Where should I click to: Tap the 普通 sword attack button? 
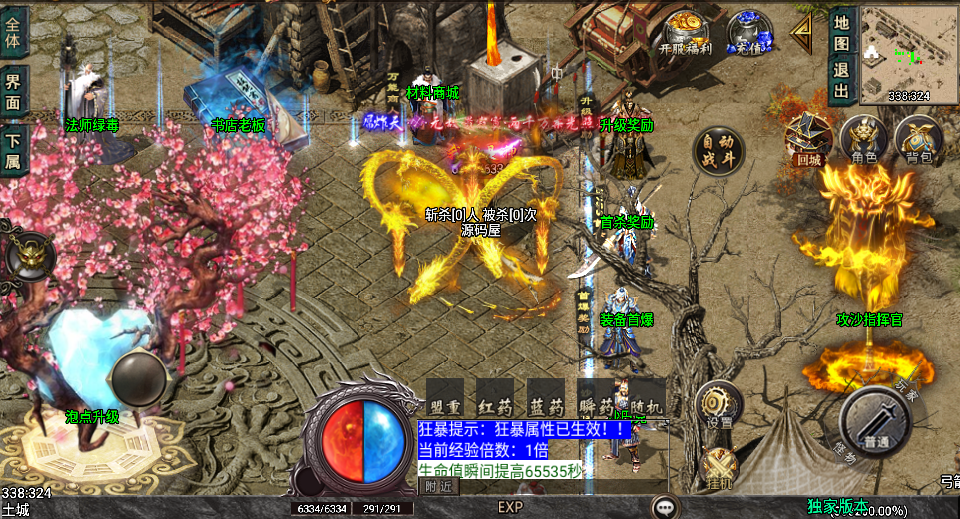pos(874,419)
